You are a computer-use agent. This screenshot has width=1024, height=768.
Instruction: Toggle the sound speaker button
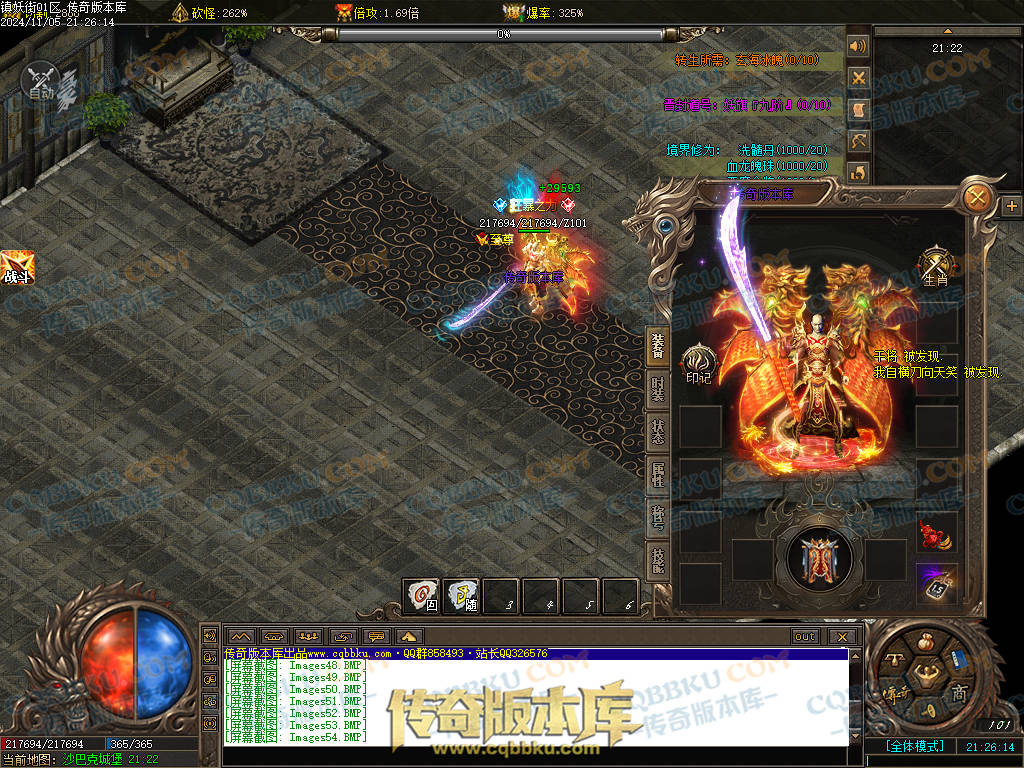[x=857, y=46]
